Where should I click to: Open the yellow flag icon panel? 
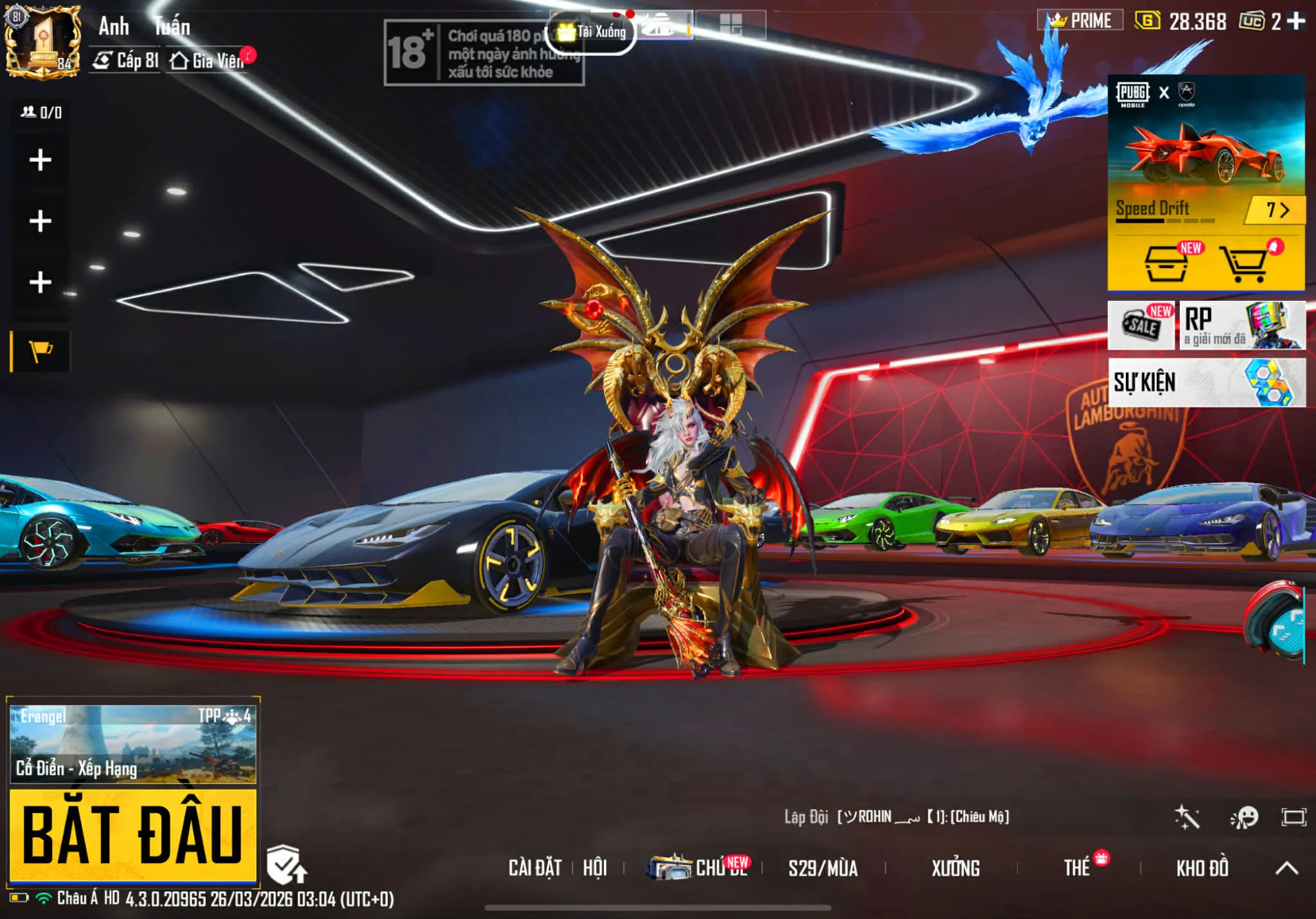click(41, 351)
